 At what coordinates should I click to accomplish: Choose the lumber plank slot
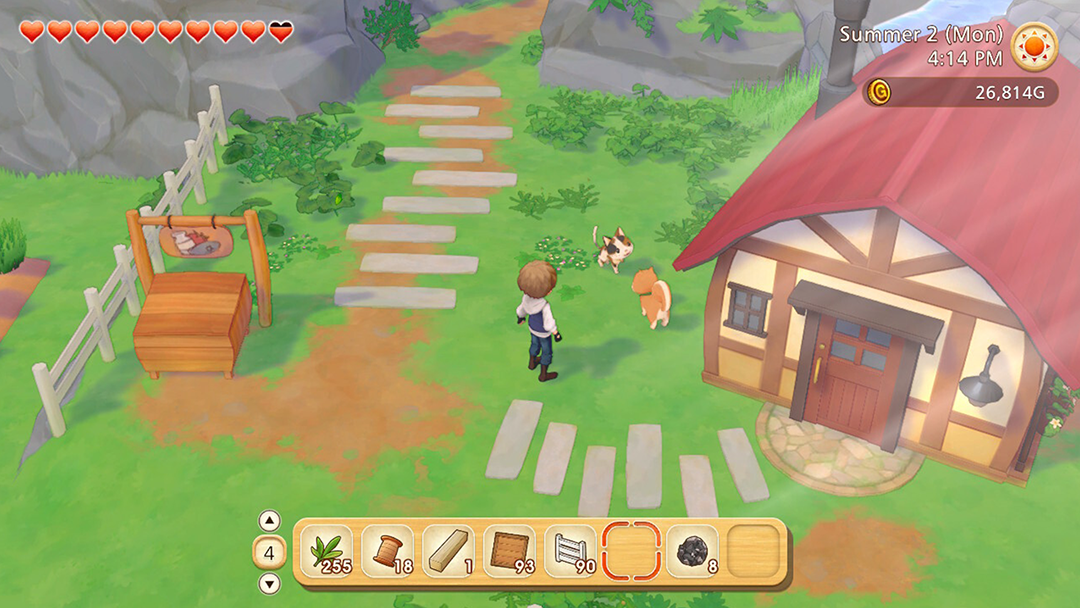[x=448, y=552]
